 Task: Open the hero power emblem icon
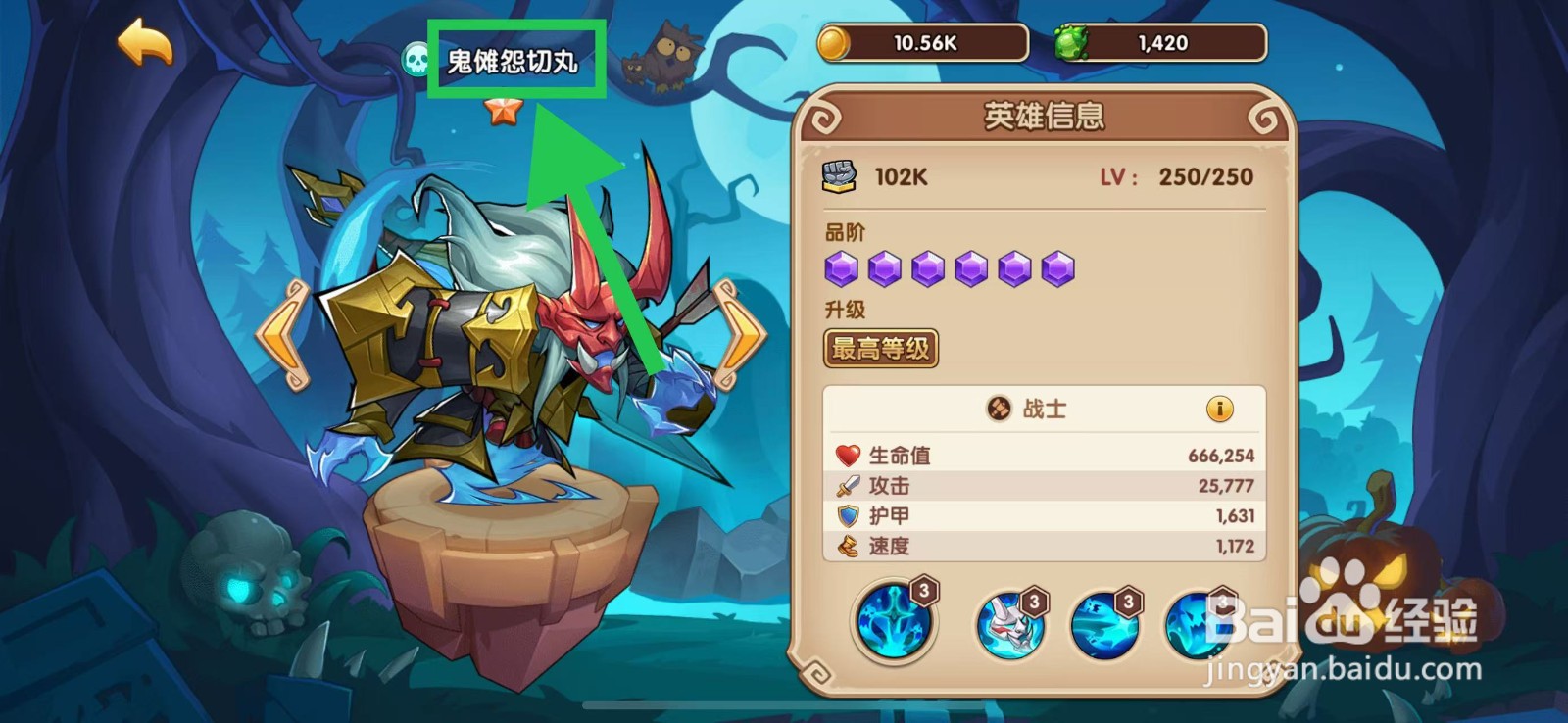click(x=838, y=175)
